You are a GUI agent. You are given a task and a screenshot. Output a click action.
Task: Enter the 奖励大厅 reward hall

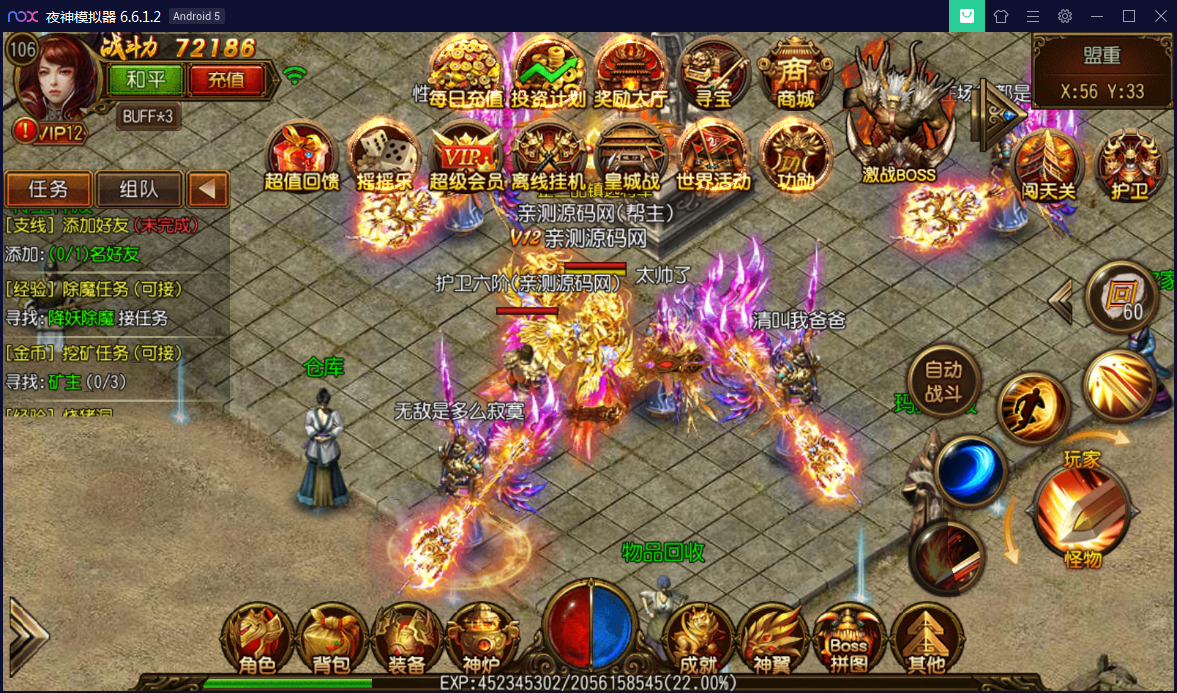[631, 74]
